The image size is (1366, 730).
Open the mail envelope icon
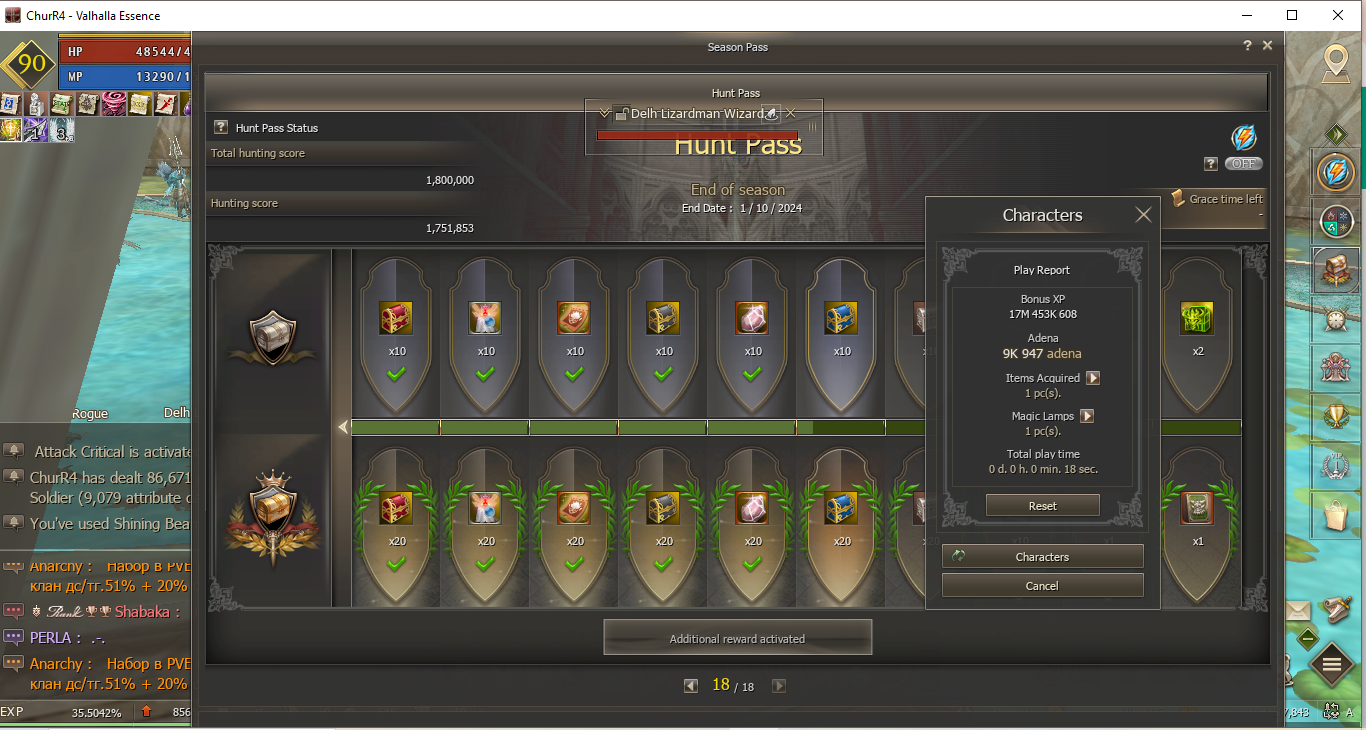click(x=1297, y=611)
